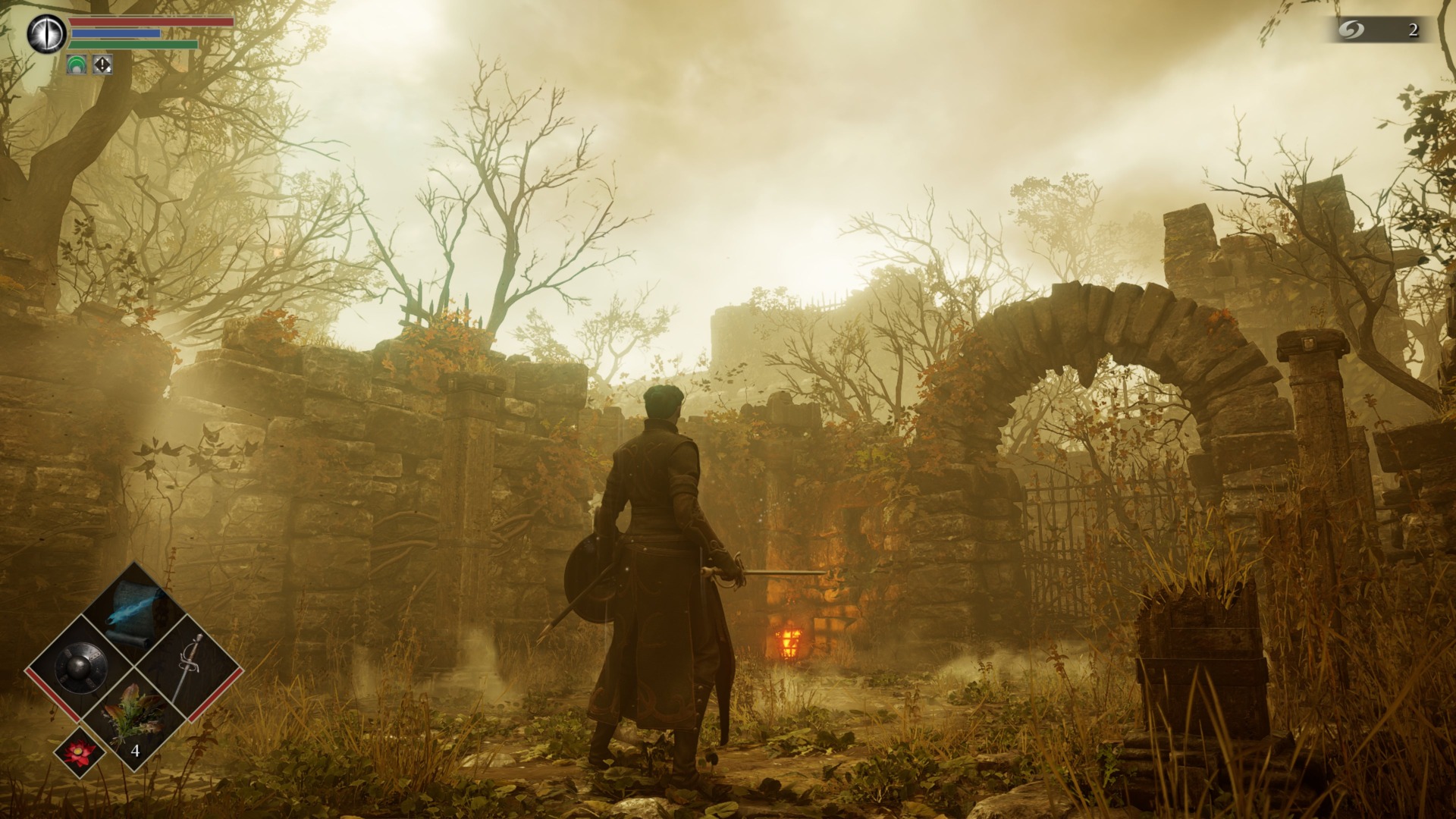Click the green regeneration buff icon
This screenshot has width=1456, height=819.
(x=75, y=66)
